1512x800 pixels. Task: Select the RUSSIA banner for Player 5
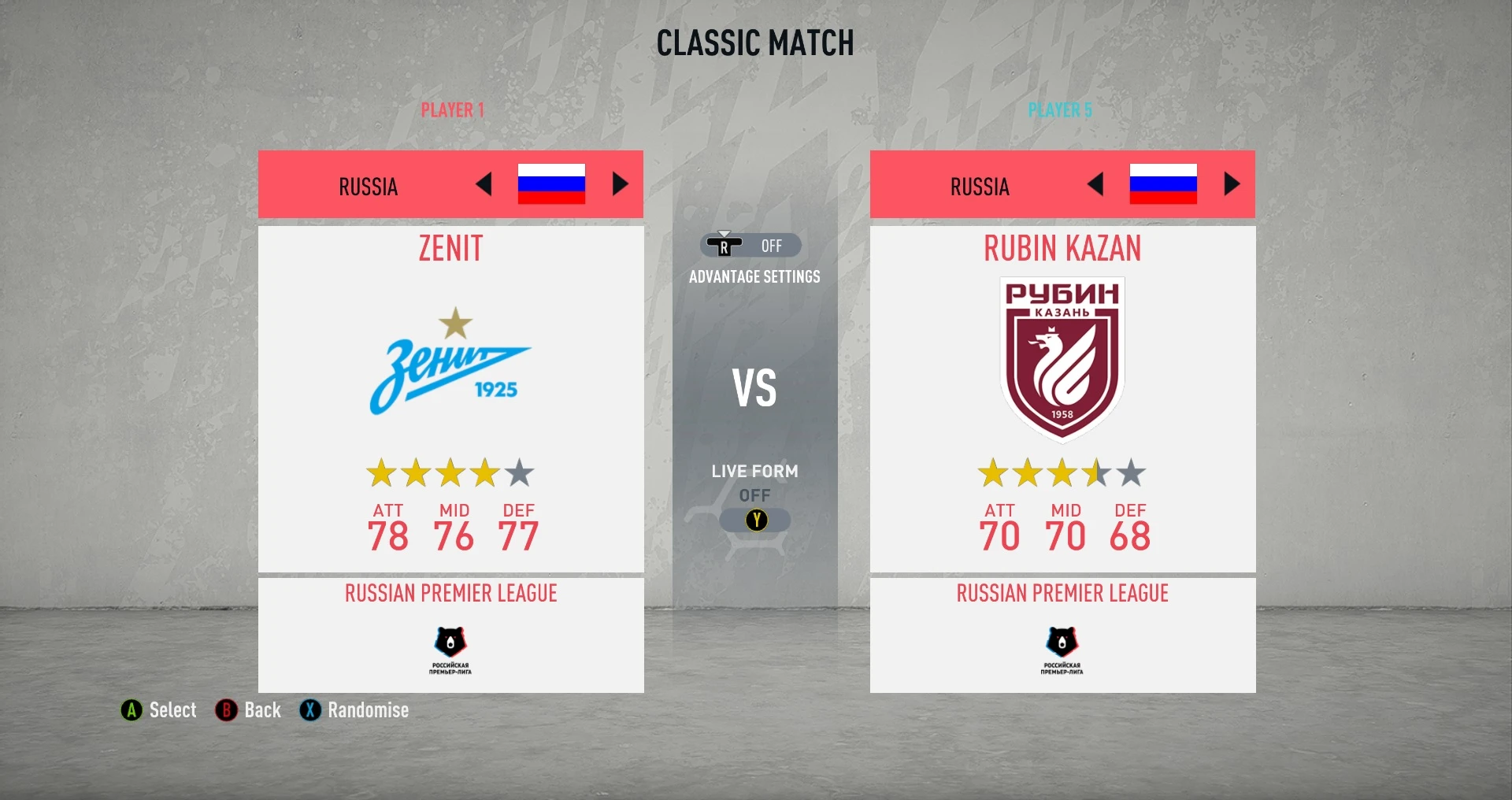coord(978,185)
